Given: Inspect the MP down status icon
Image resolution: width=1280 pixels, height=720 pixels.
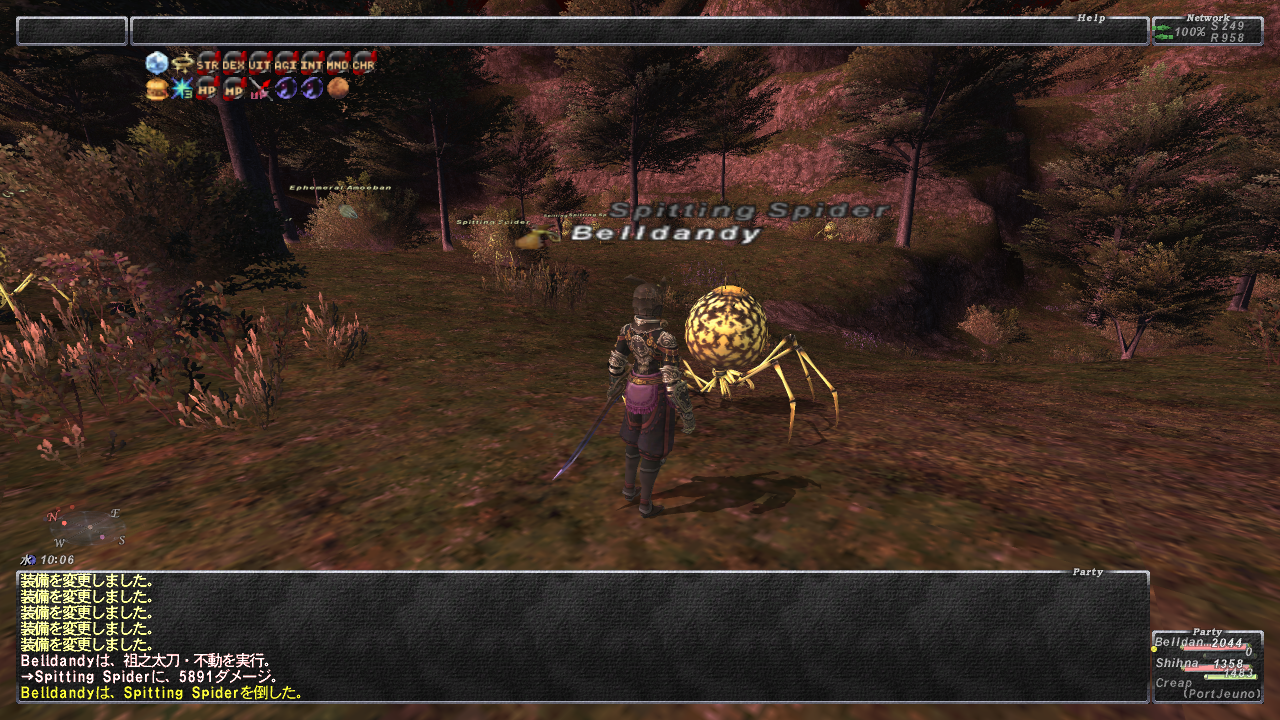Looking at the screenshot, I should coord(234,89).
